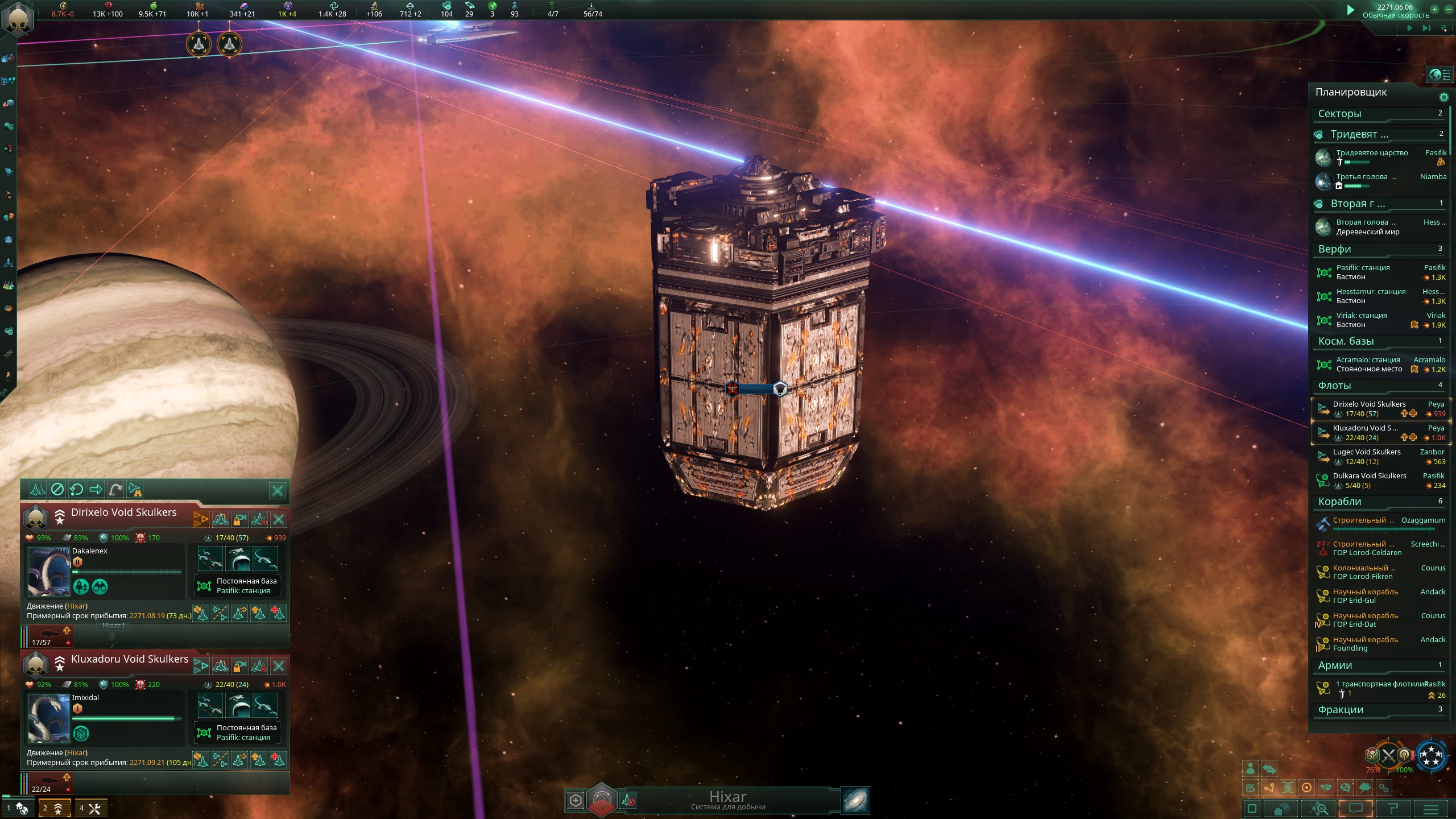Open the galaxy map view
The height and width of the screenshot is (819, 1456).
pos(855,800)
